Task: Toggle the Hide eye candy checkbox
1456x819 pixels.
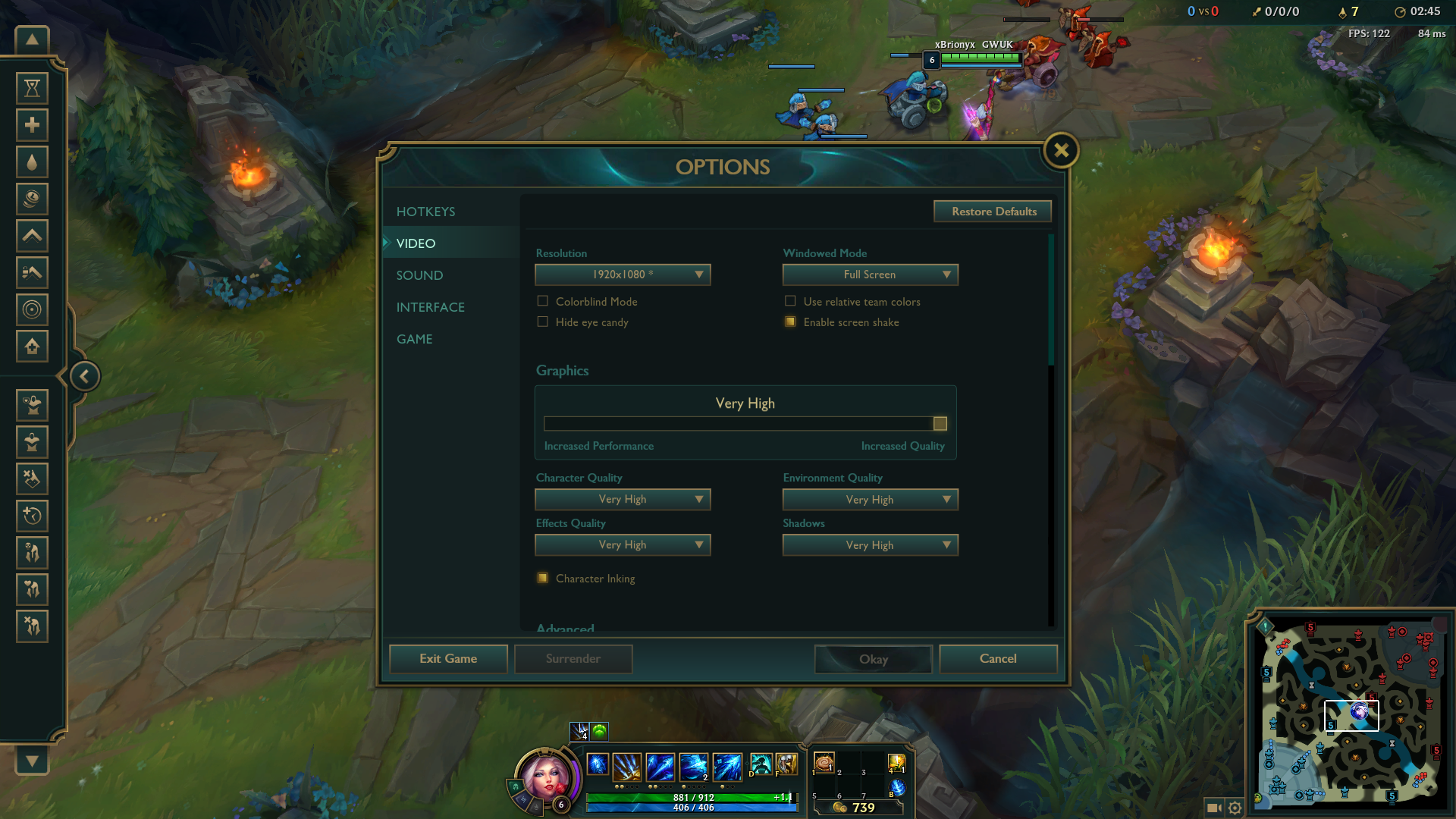Action: point(543,322)
